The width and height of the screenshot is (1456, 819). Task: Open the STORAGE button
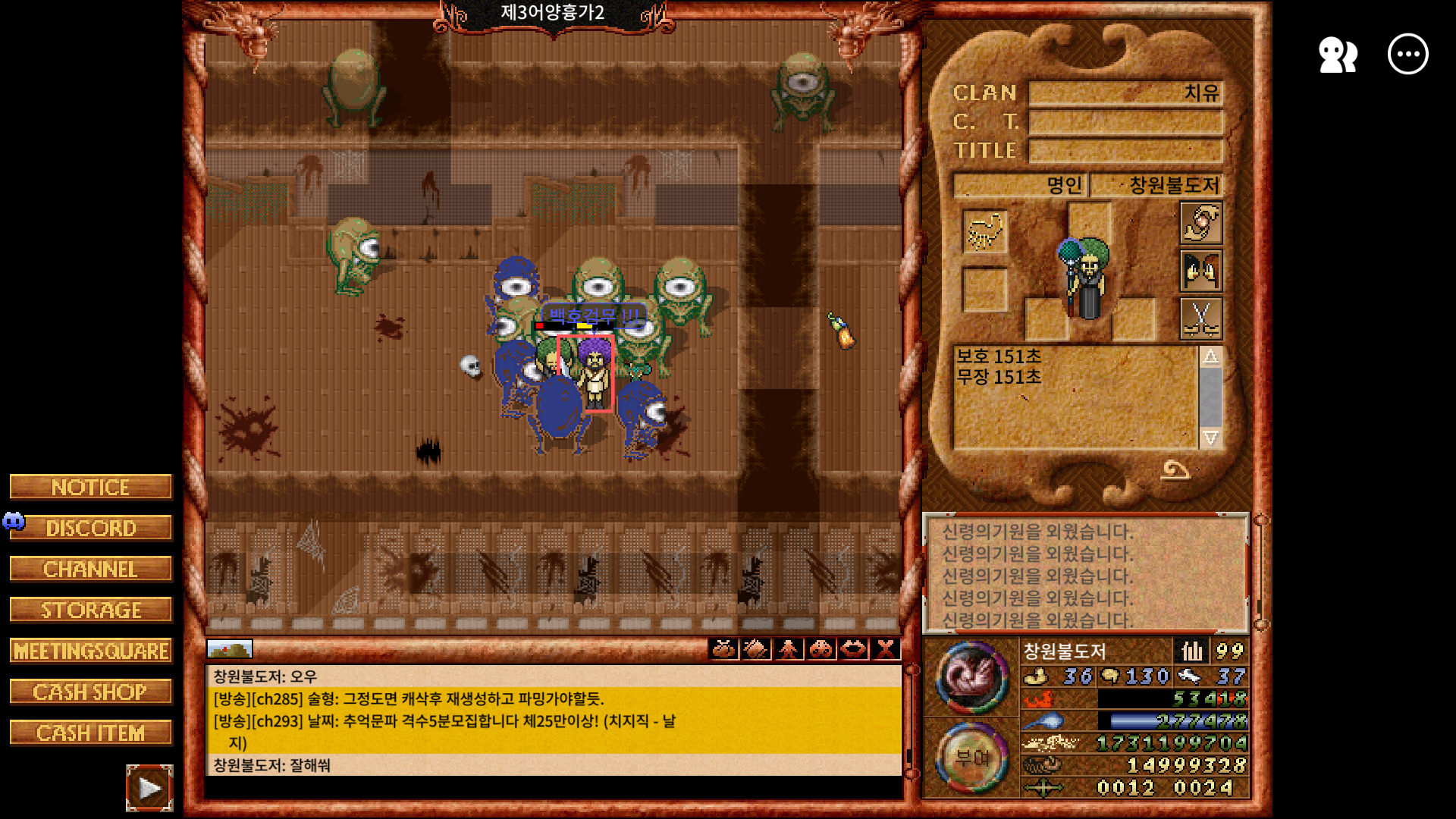tap(91, 610)
